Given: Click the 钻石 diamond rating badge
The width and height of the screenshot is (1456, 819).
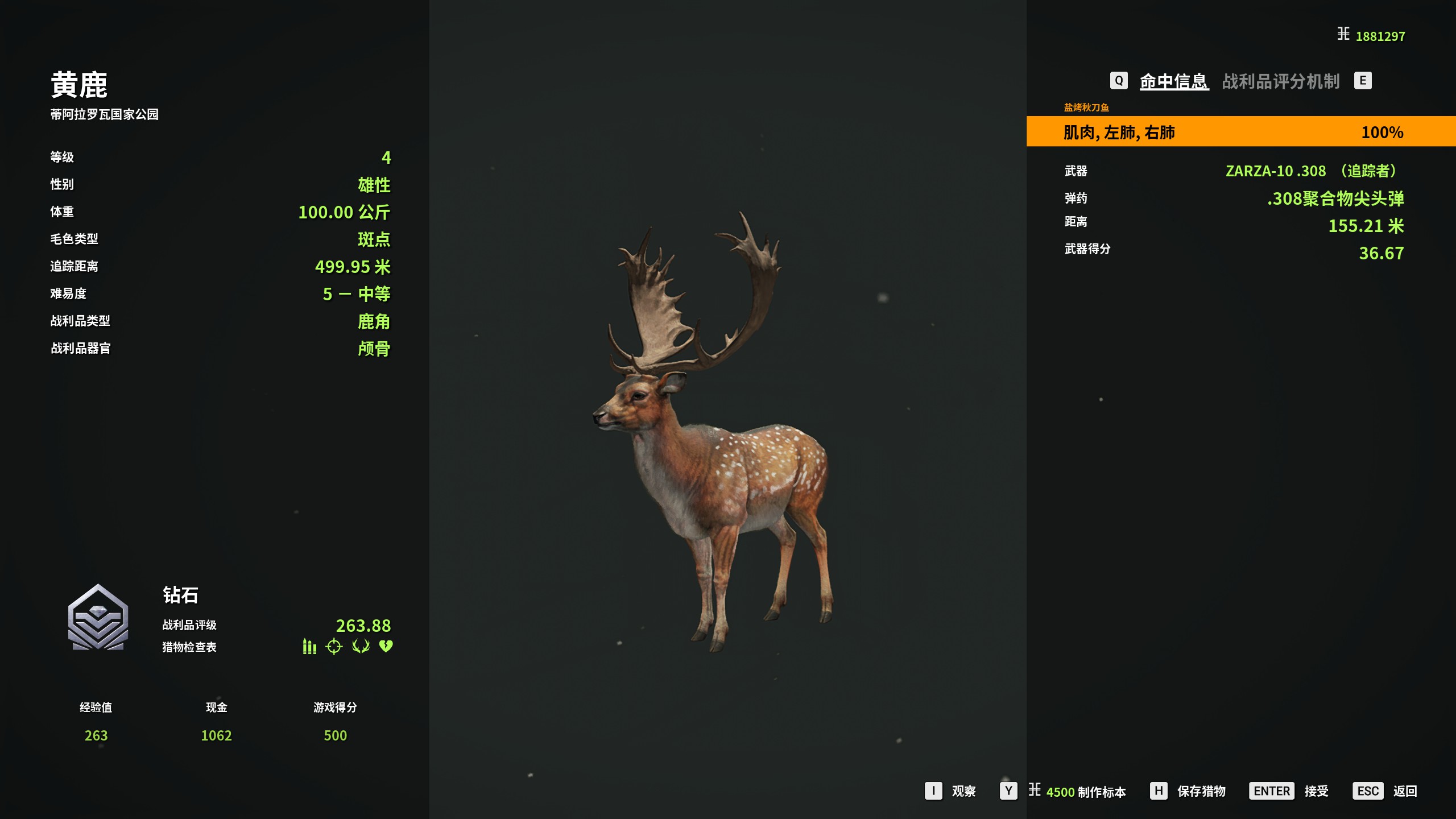Looking at the screenshot, I should 98,618.
